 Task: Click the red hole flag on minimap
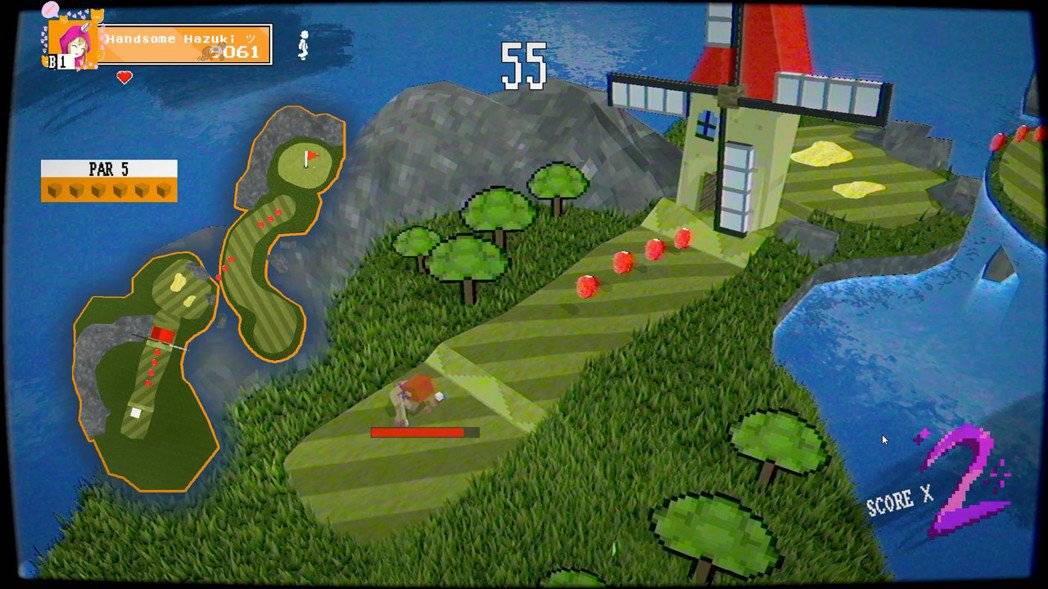(311, 157)
